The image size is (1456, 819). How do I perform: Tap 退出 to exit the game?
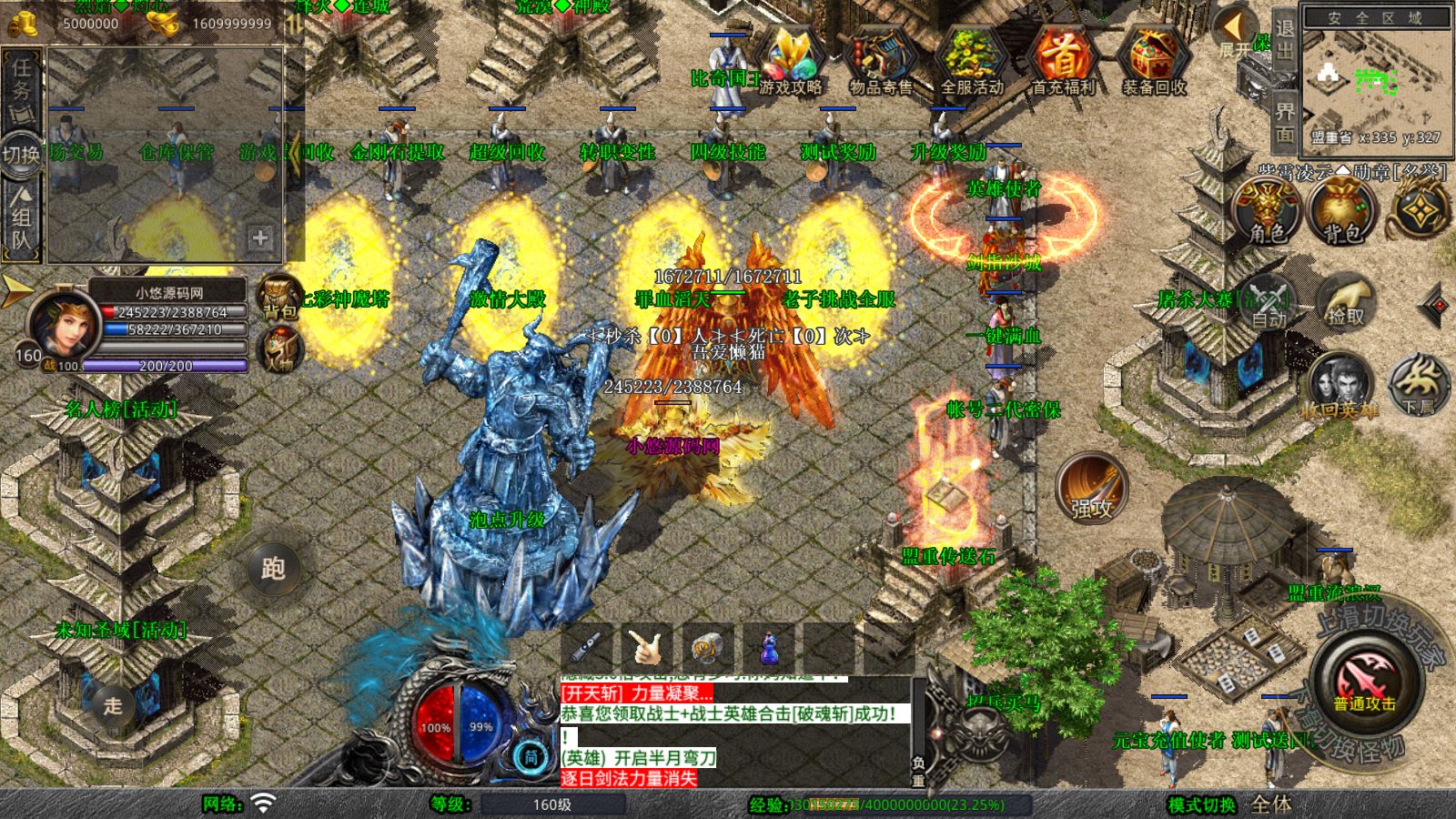coord(1284,38)
